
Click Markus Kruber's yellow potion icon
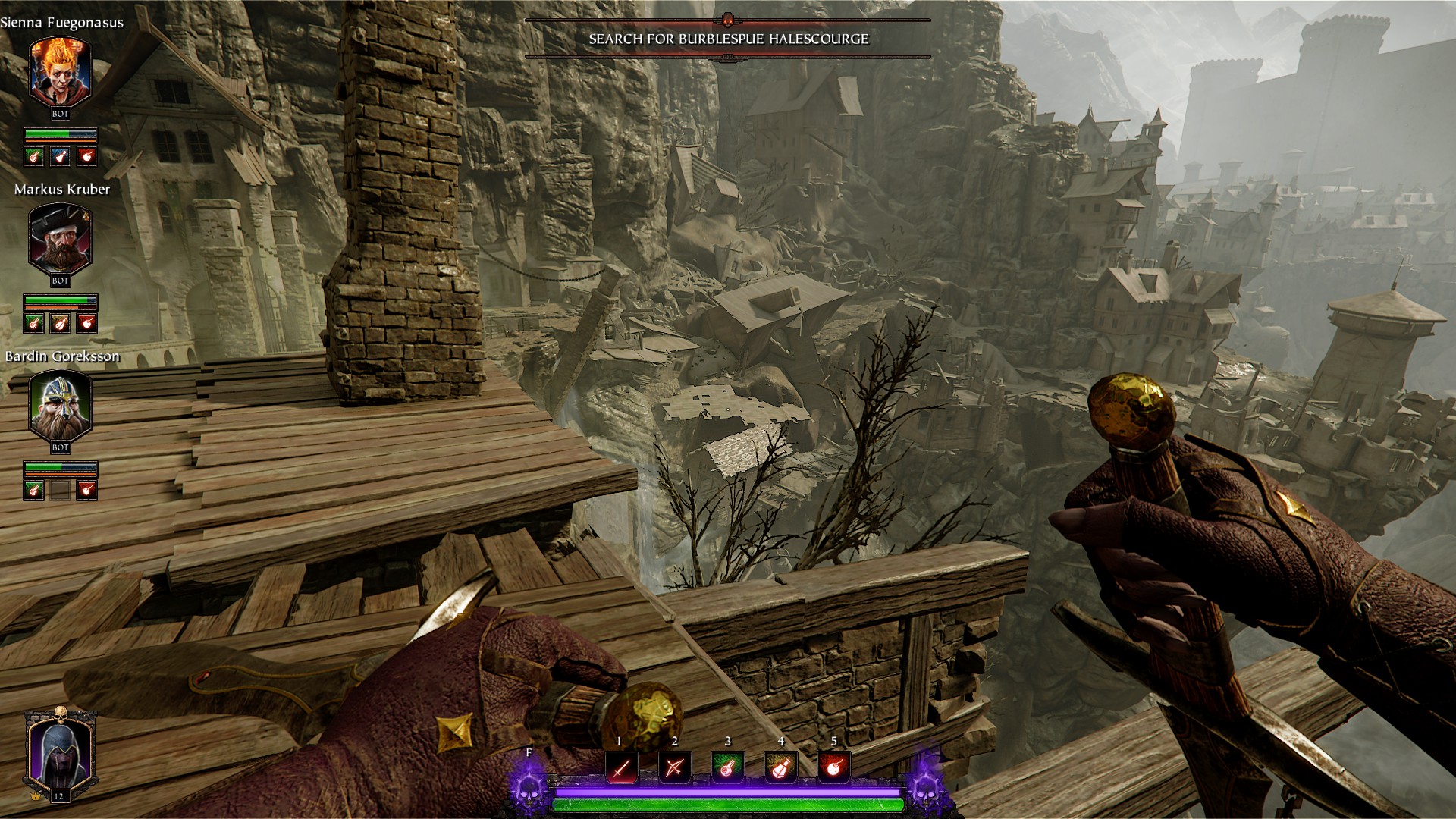coord(61,323)
